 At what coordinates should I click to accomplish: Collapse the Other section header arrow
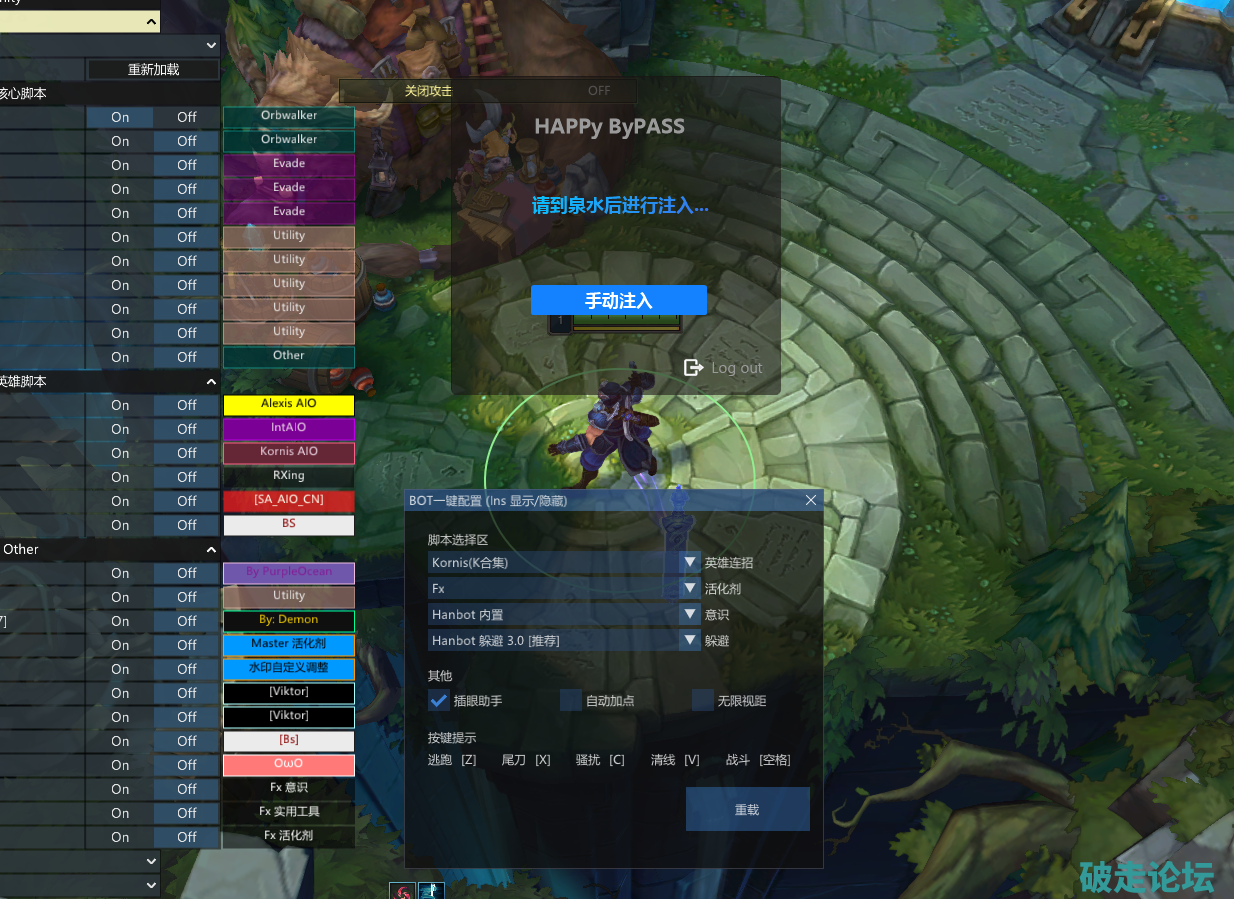pyautogui.click(x=211, y=549)
